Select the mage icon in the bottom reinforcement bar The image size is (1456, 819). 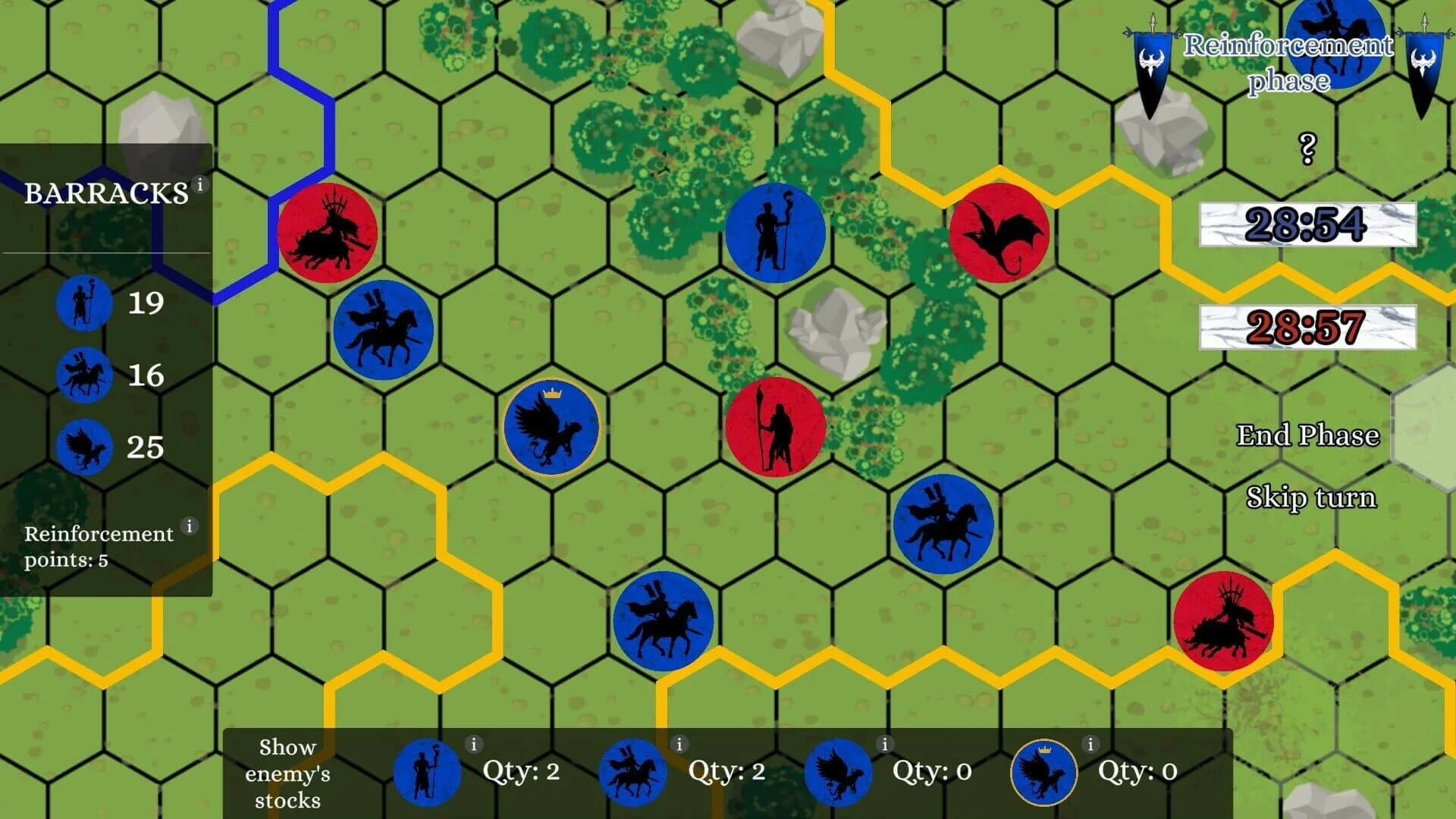click(x=425, y=772)
